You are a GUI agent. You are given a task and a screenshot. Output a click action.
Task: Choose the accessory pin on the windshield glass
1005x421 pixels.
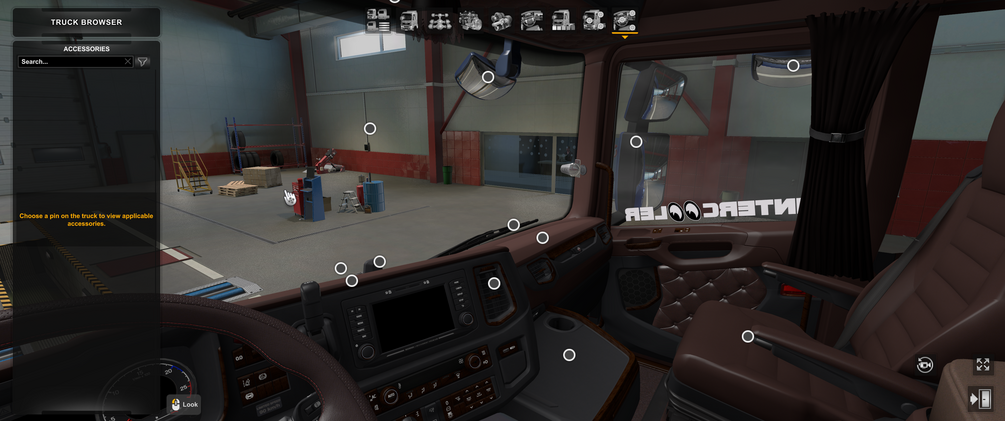pyautogui.click(x=370, y=128)
